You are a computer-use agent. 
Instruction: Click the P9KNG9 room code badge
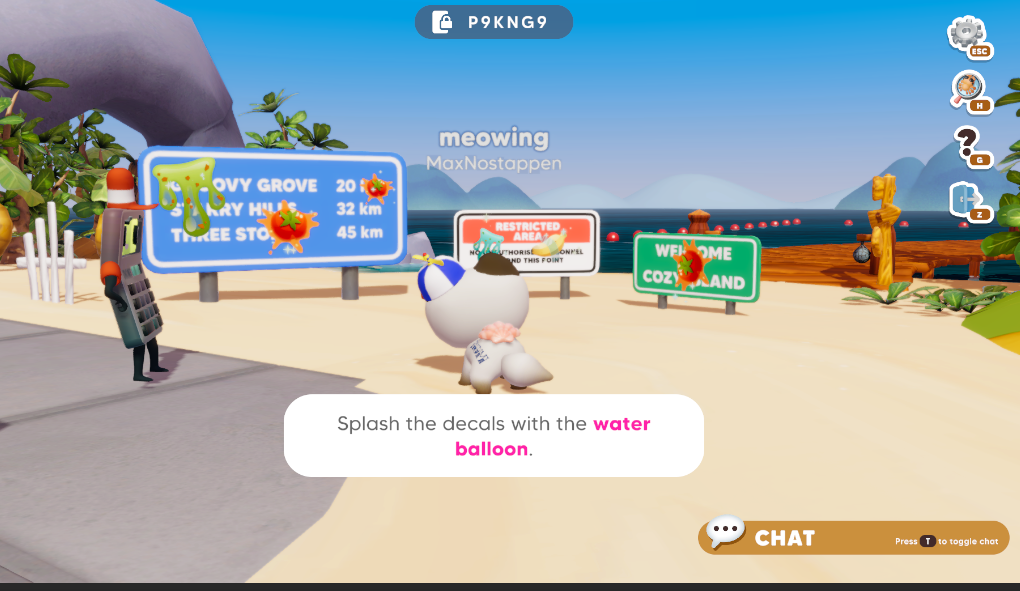point(494,22)
